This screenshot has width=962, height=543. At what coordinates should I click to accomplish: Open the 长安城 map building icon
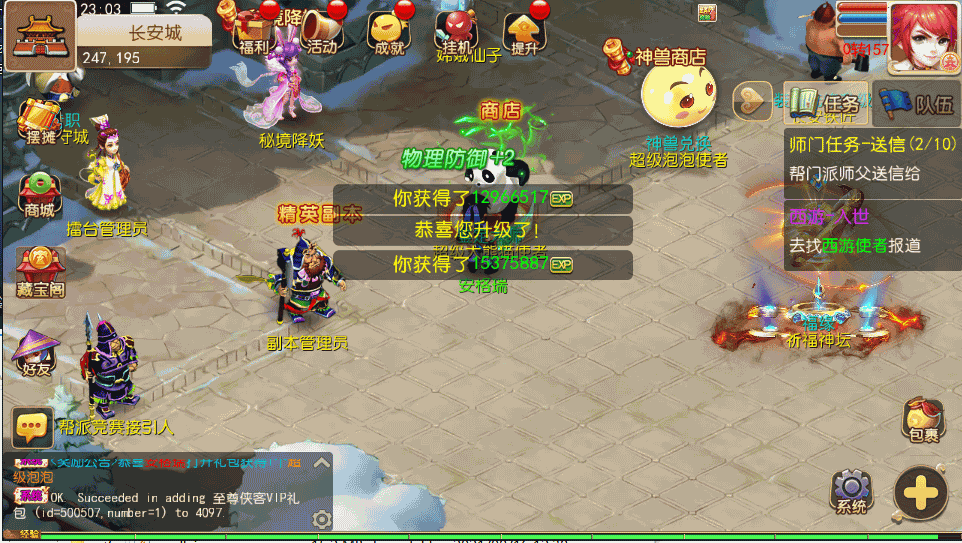41,35
